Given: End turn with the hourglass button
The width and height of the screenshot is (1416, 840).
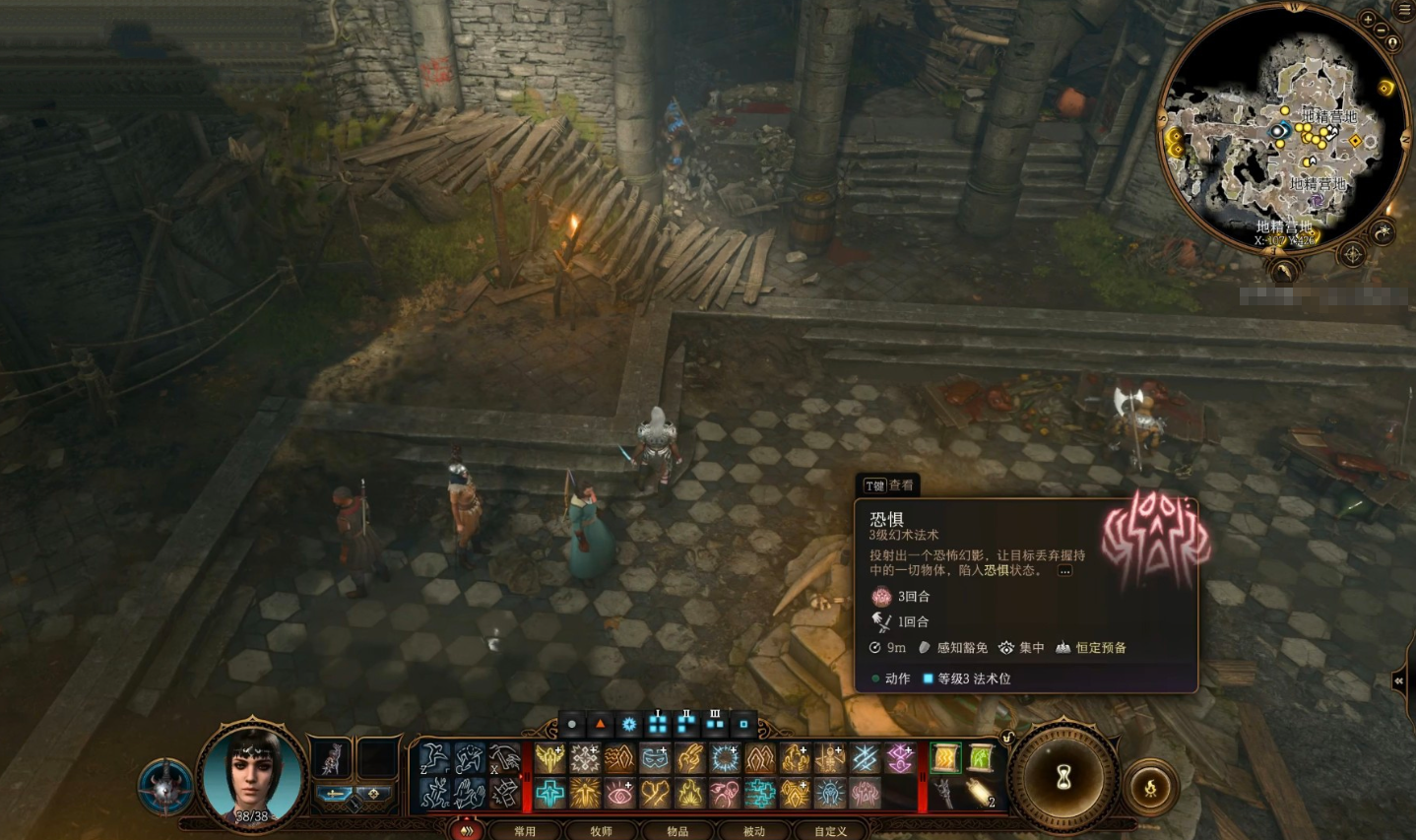Looking at the screenshot, I should (x=1063, y=778).
